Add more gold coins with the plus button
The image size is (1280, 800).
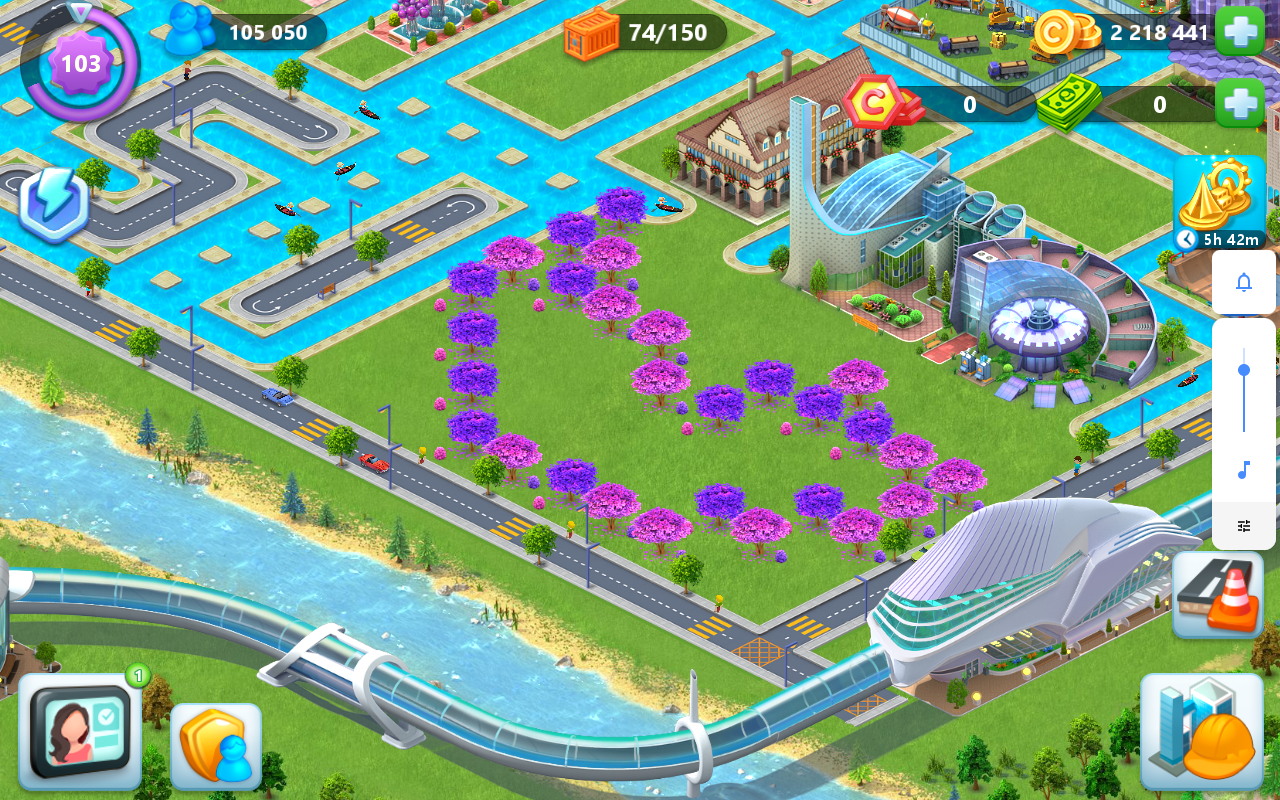(1240, 31)
